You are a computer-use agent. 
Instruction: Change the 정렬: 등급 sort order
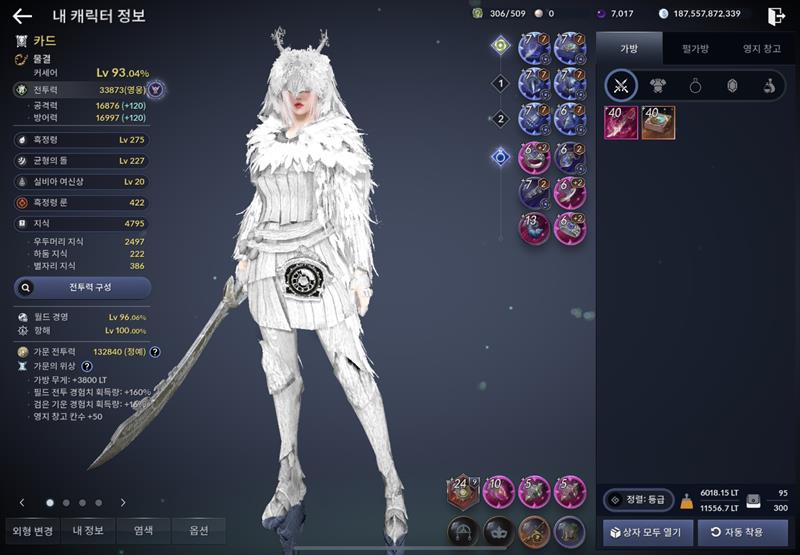[x=638, y=499]
